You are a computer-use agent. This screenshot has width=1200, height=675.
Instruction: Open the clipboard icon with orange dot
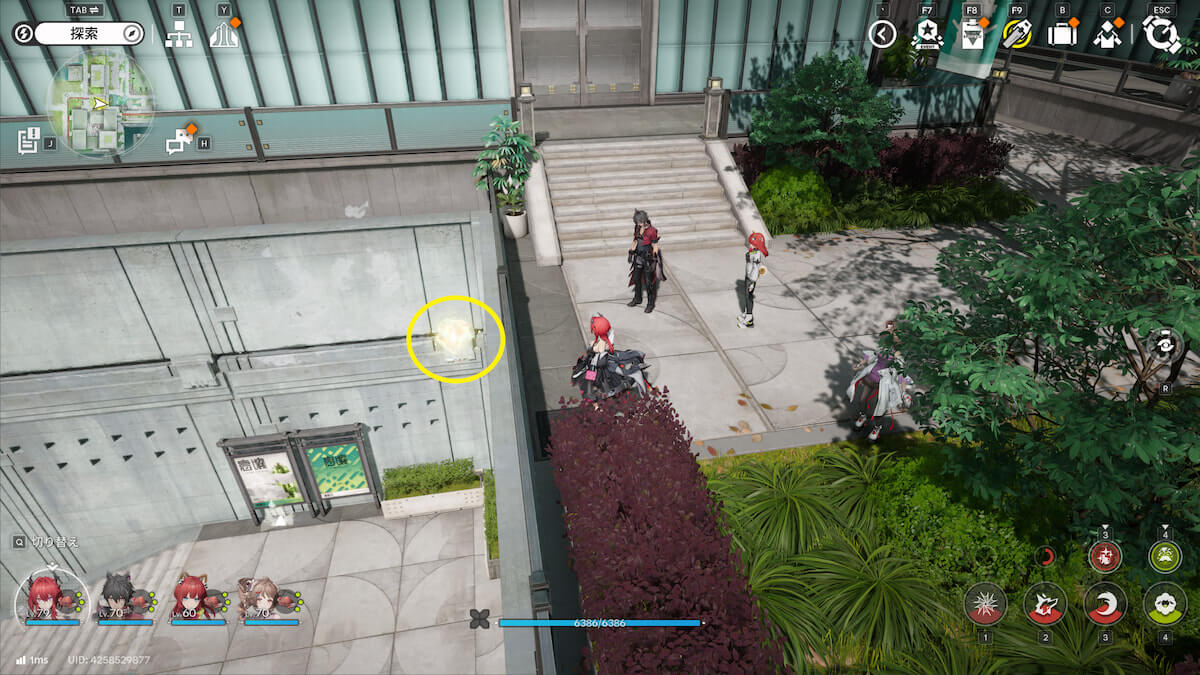tap(971, 35)
